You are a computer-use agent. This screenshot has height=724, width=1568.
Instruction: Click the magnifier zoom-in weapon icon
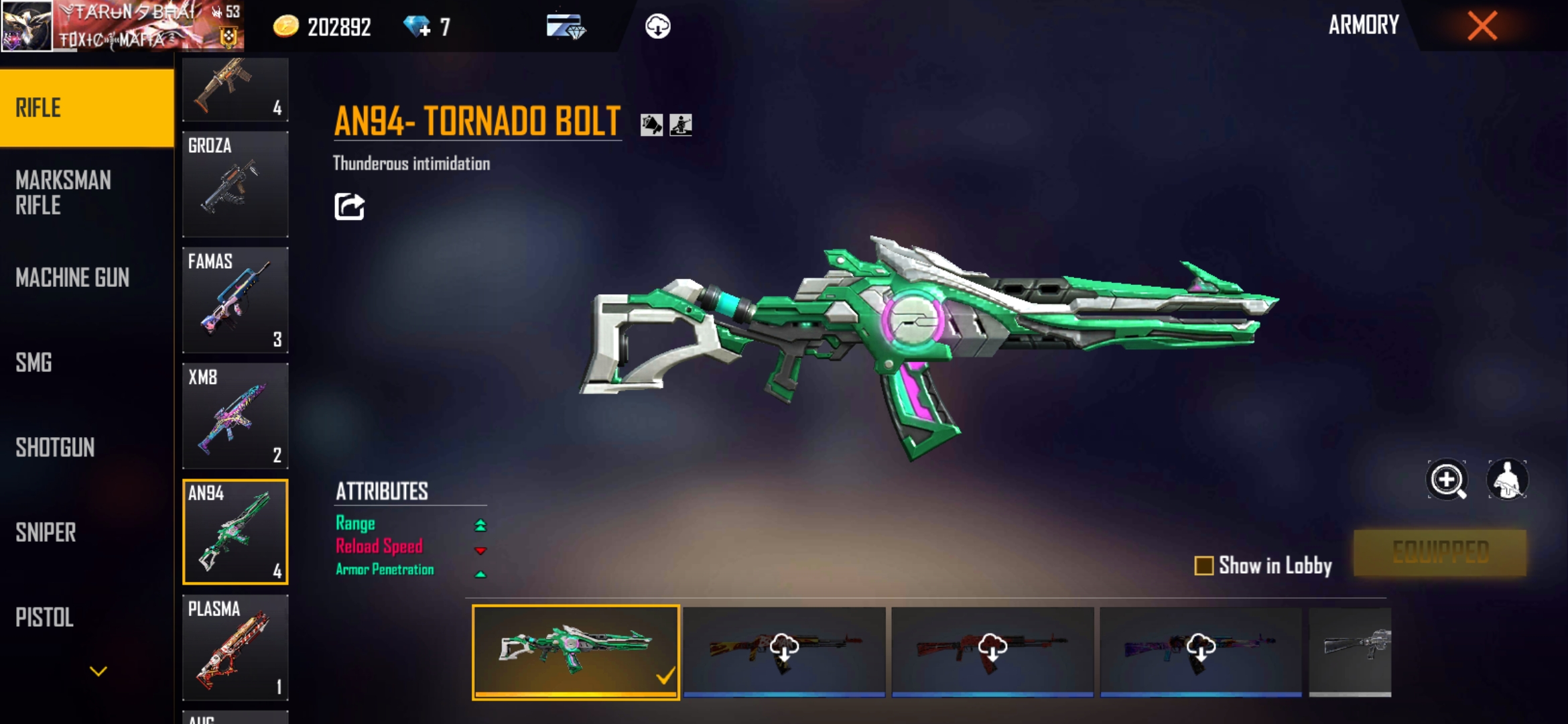tap(1447, 480)
